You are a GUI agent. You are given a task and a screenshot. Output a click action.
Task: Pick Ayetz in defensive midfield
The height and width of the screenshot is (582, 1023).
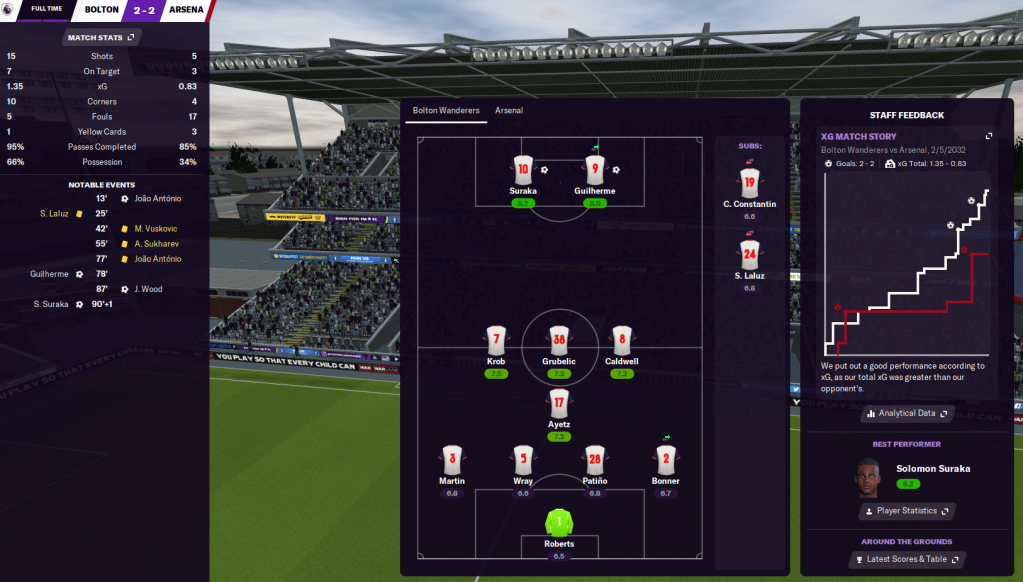(x=558, y=403)
